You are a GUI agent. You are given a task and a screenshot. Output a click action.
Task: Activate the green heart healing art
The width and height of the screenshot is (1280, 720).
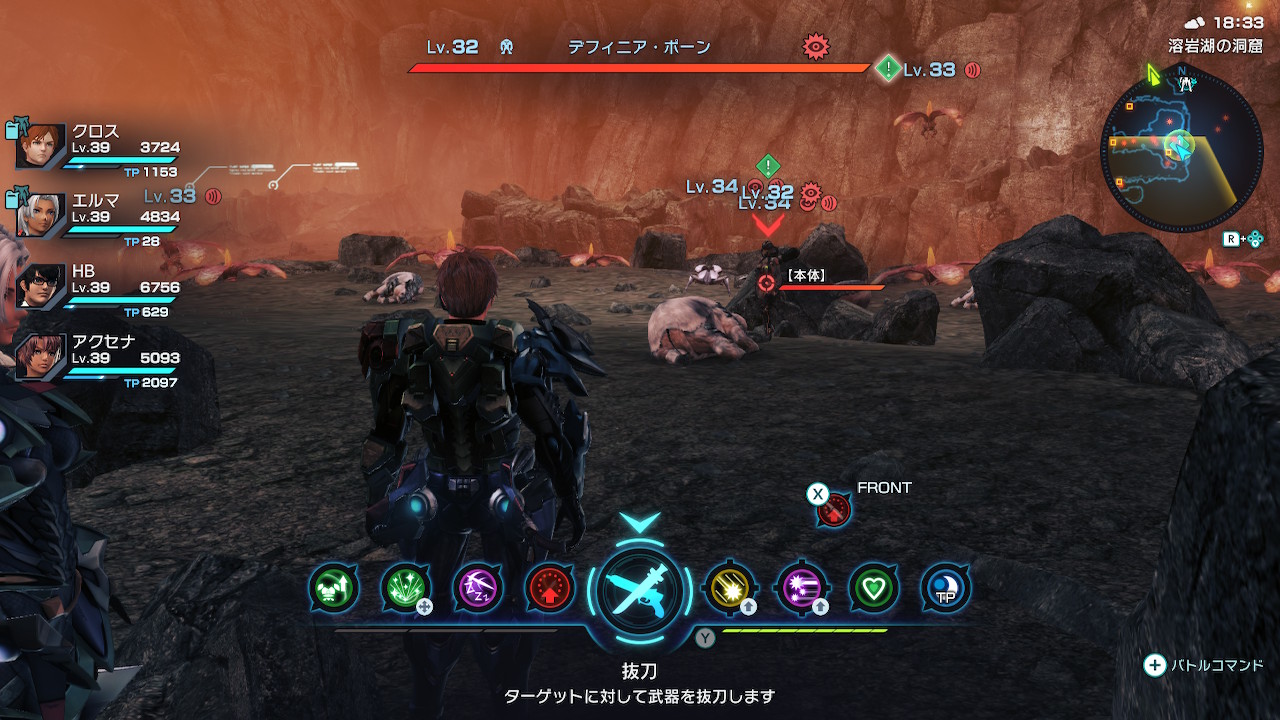873,588
